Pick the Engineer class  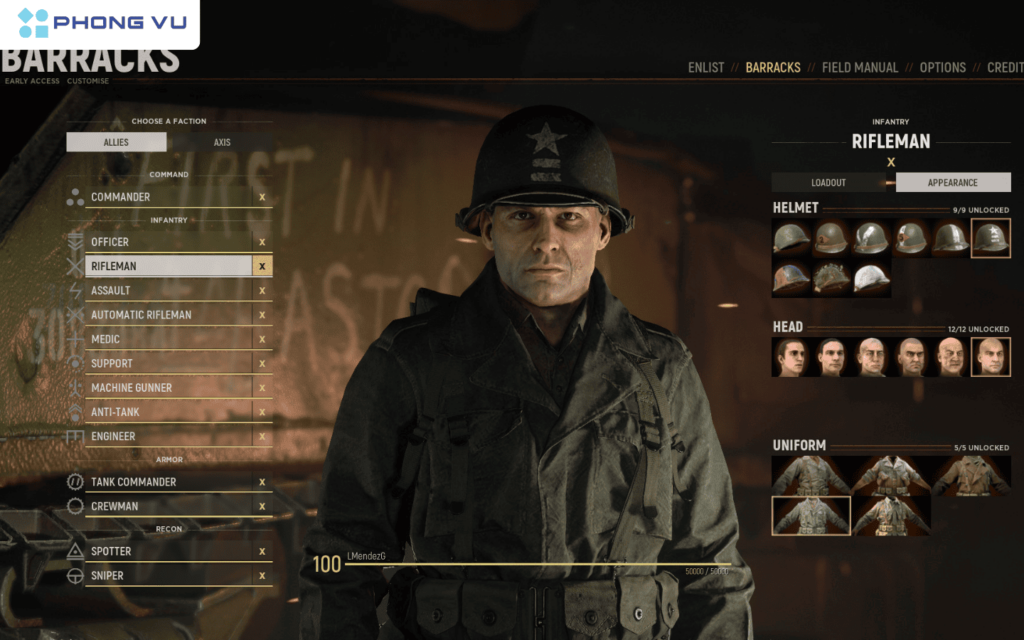tap(114, 437)
